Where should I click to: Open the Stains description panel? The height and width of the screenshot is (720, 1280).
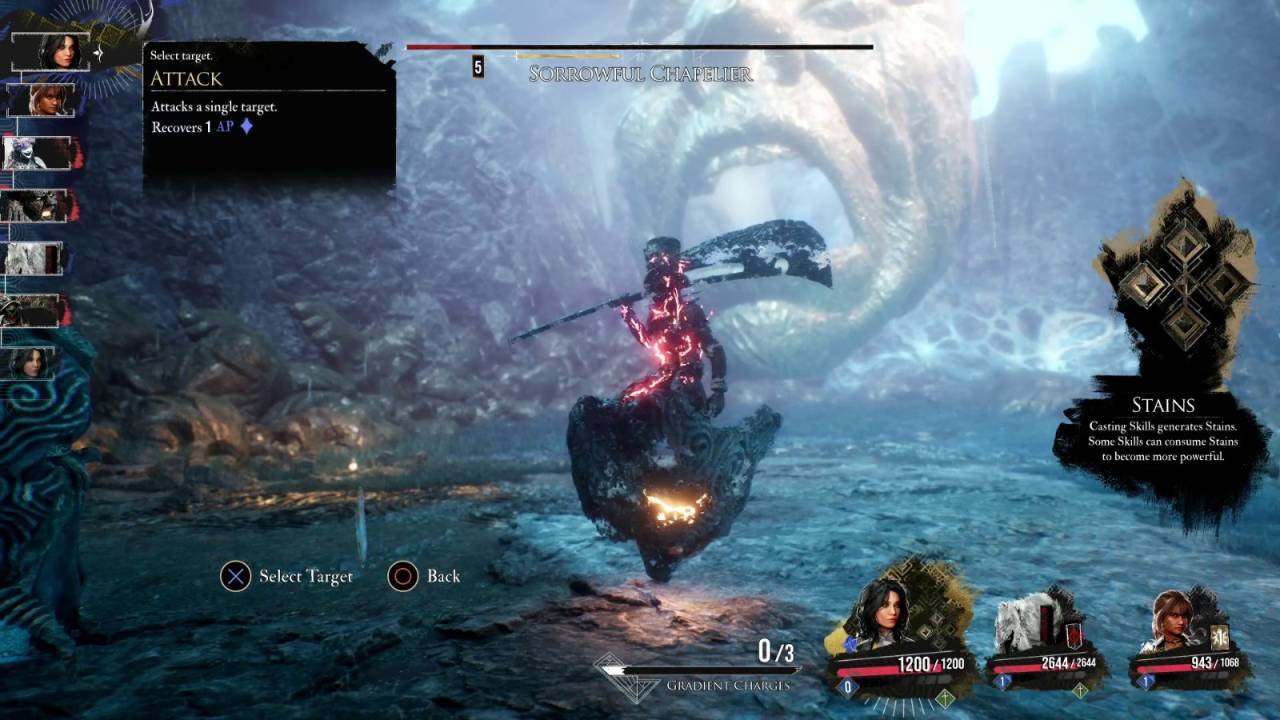[x=1162, y=430]
